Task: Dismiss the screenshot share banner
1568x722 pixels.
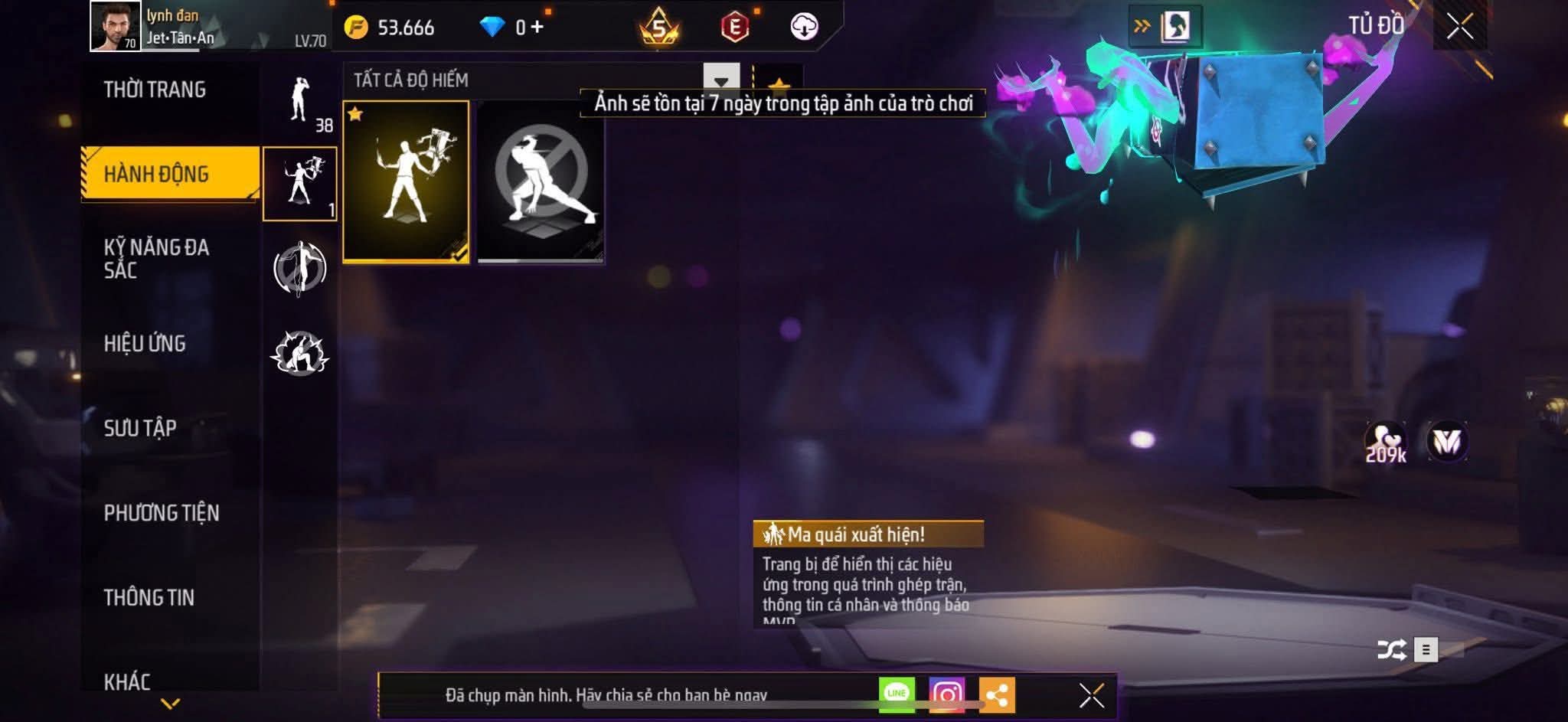Action: point(1091,695)
